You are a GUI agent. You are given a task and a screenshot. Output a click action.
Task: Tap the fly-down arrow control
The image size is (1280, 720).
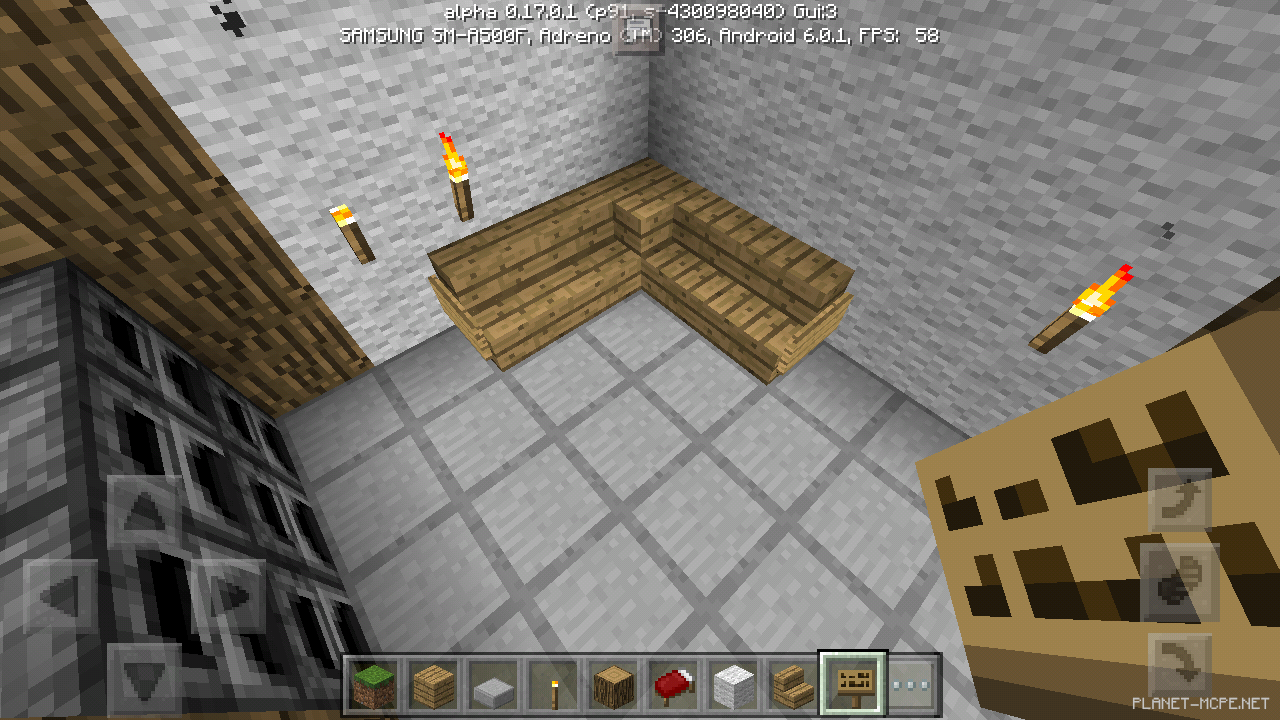1178,662
